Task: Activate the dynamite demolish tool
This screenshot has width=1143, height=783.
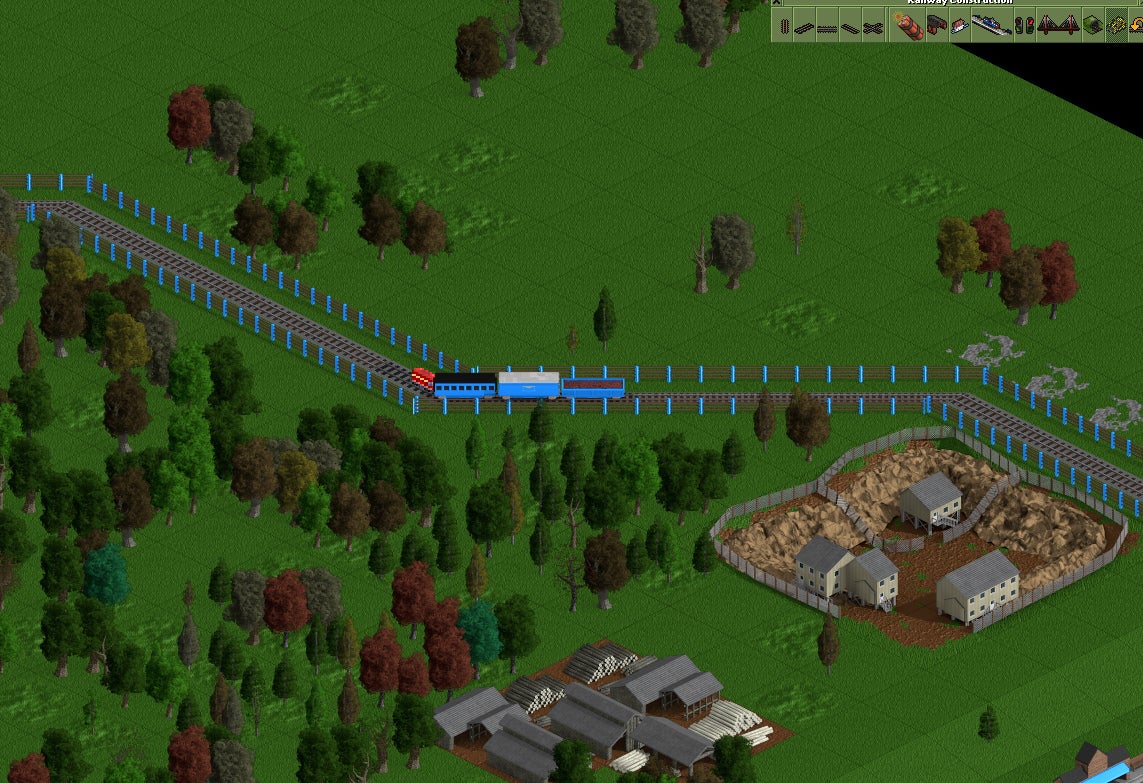Action: (909, 25)
